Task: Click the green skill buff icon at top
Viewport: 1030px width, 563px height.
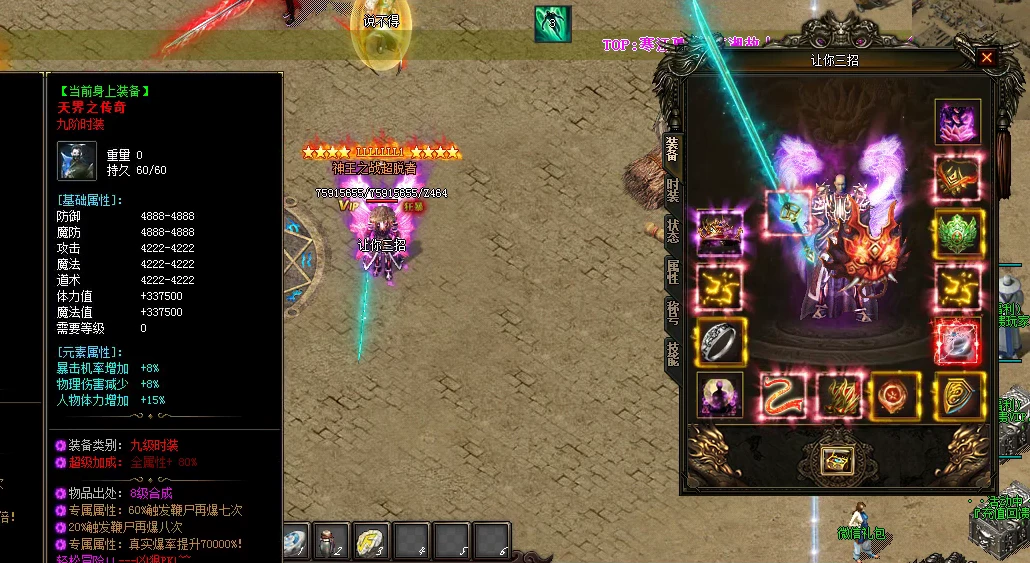Action: click(x=552, y=24)
